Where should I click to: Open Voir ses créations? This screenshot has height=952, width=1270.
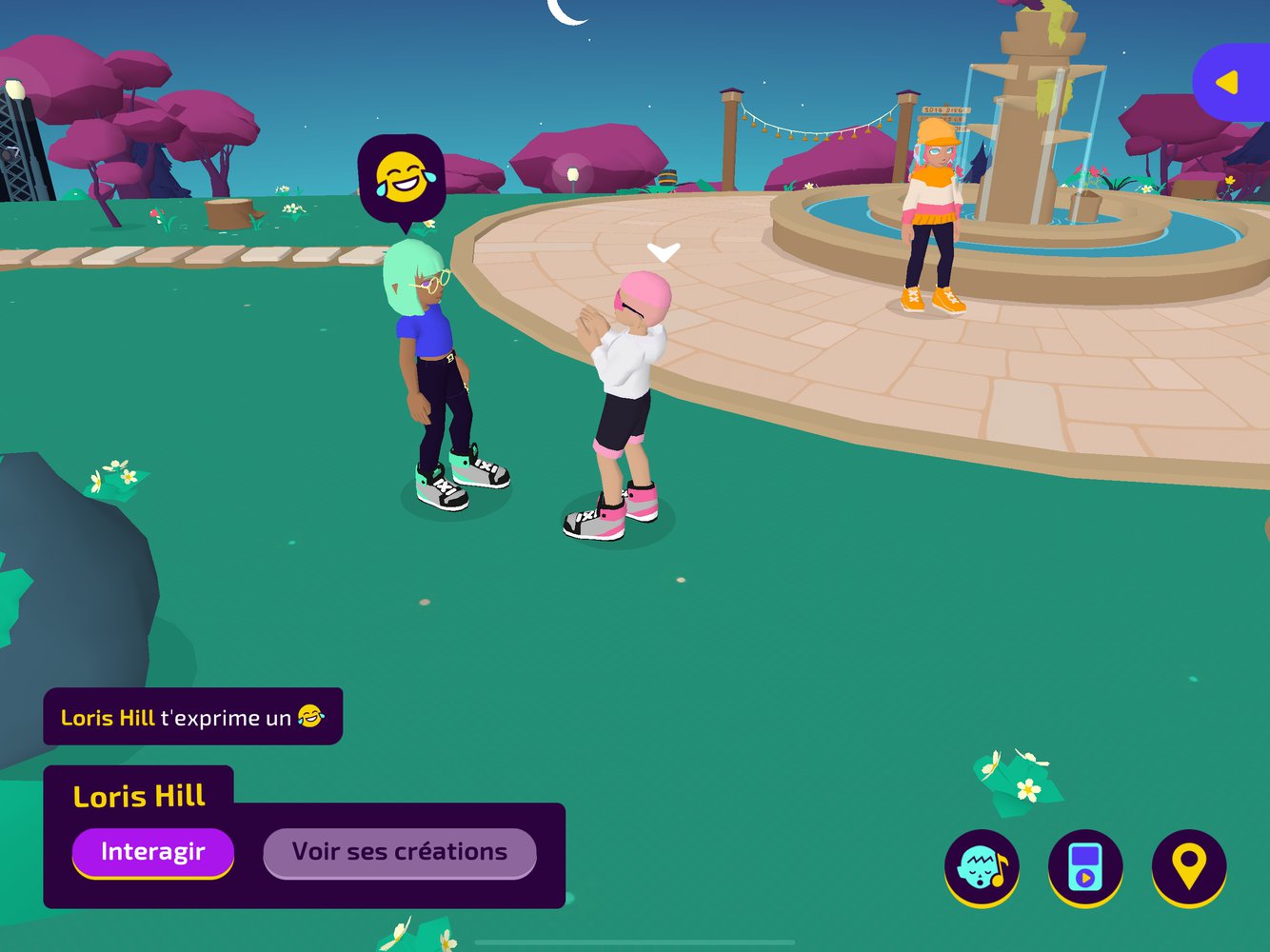[x=400, y=852]
